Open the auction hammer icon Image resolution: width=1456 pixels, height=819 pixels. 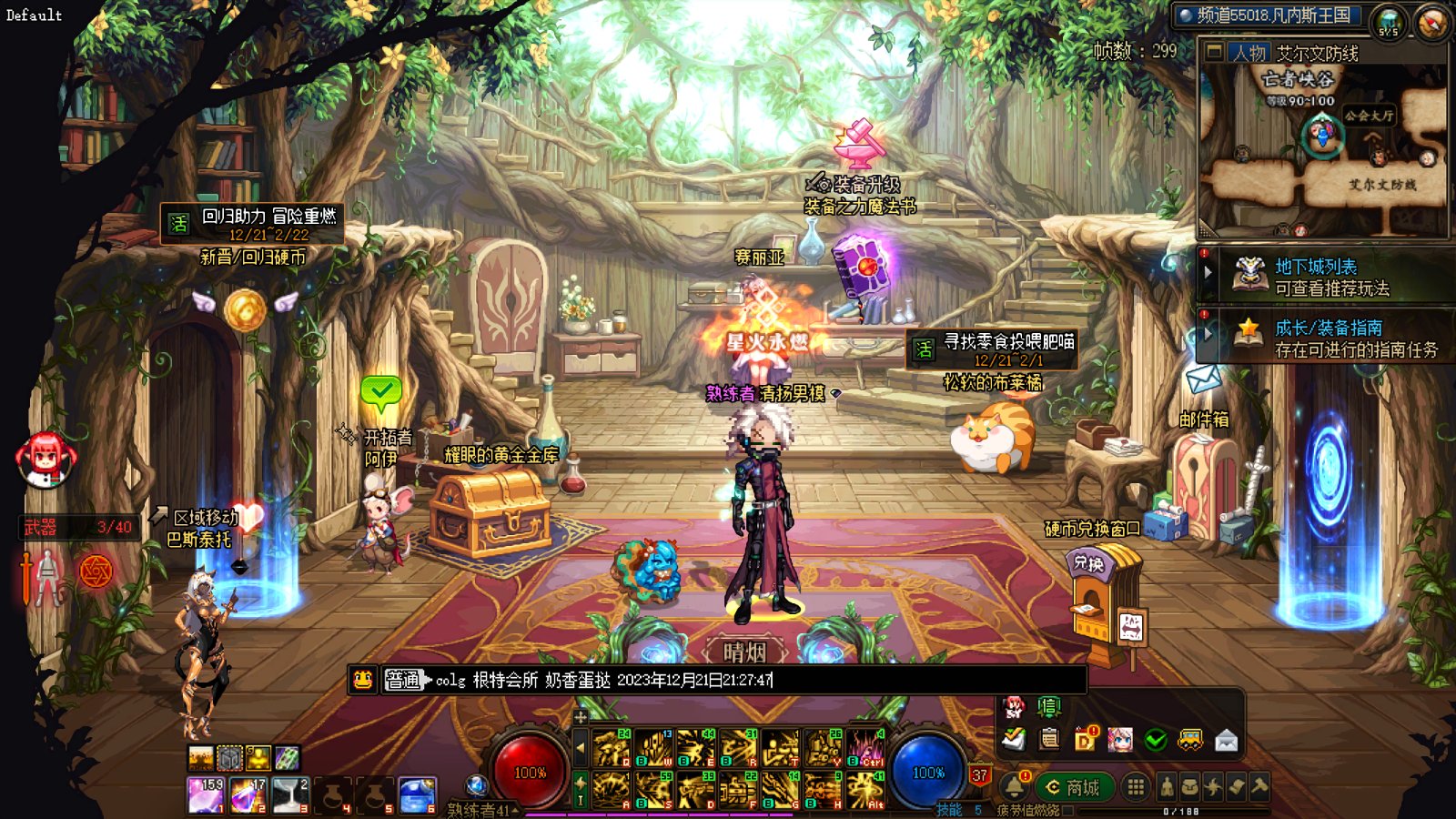click(1259, 787)
